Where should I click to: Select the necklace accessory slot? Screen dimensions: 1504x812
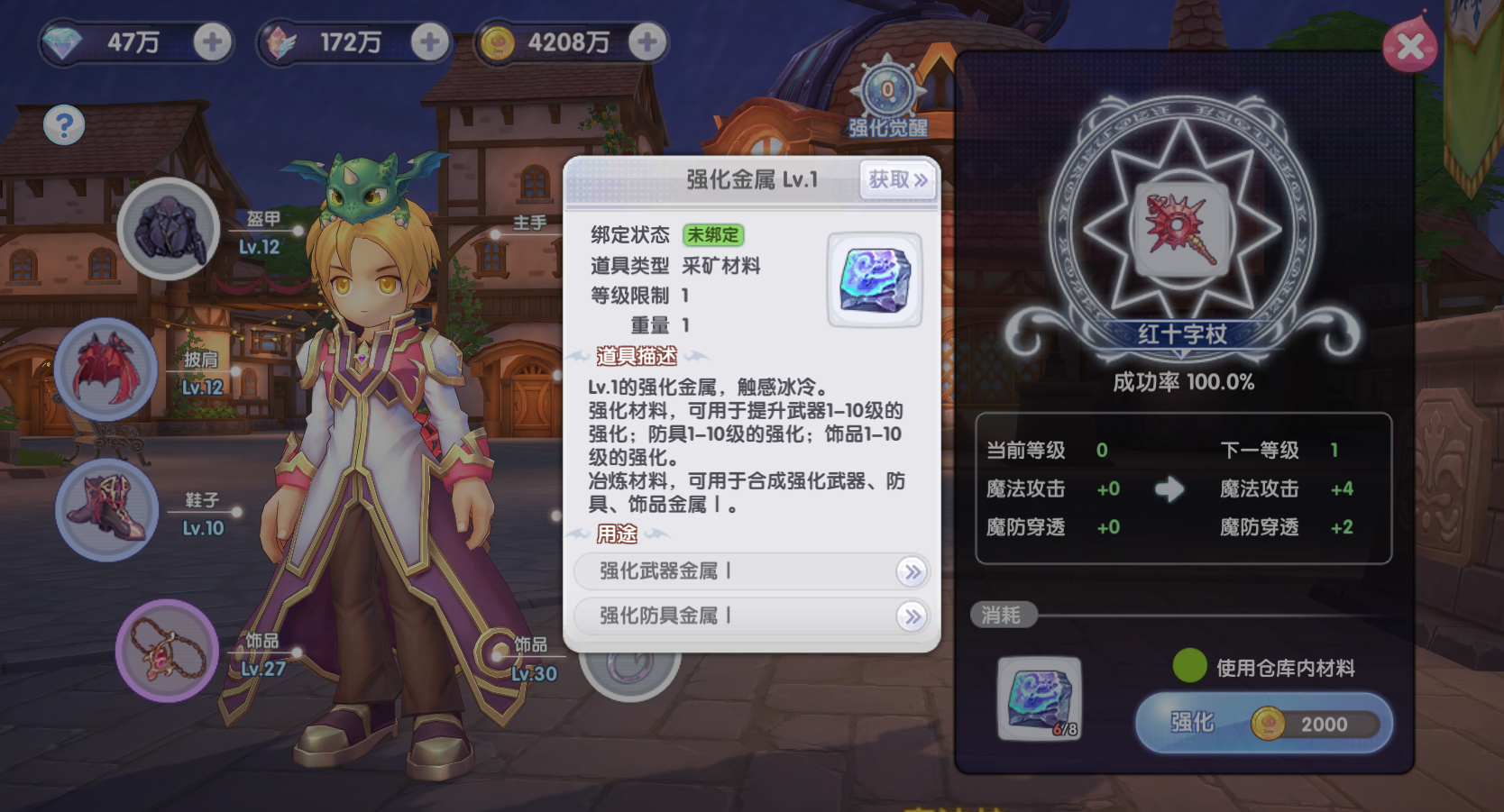(x=167, y=650)
